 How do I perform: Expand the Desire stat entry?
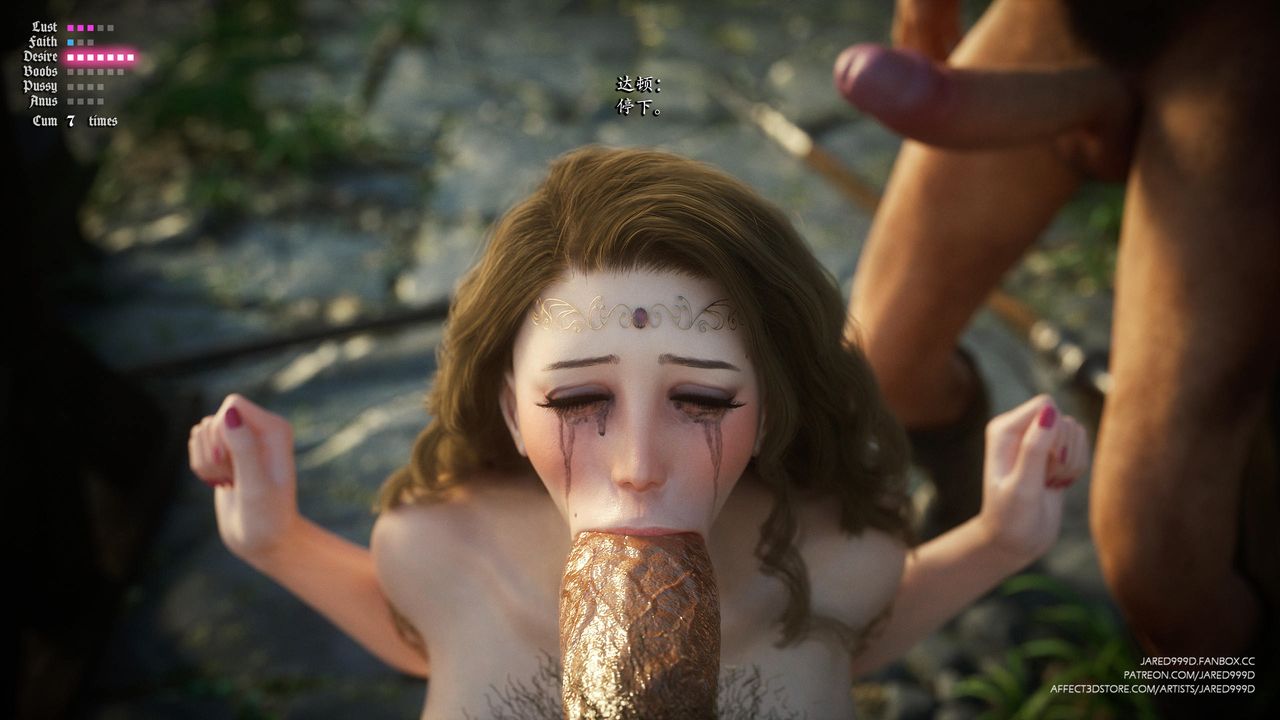[x=40, y=56]
